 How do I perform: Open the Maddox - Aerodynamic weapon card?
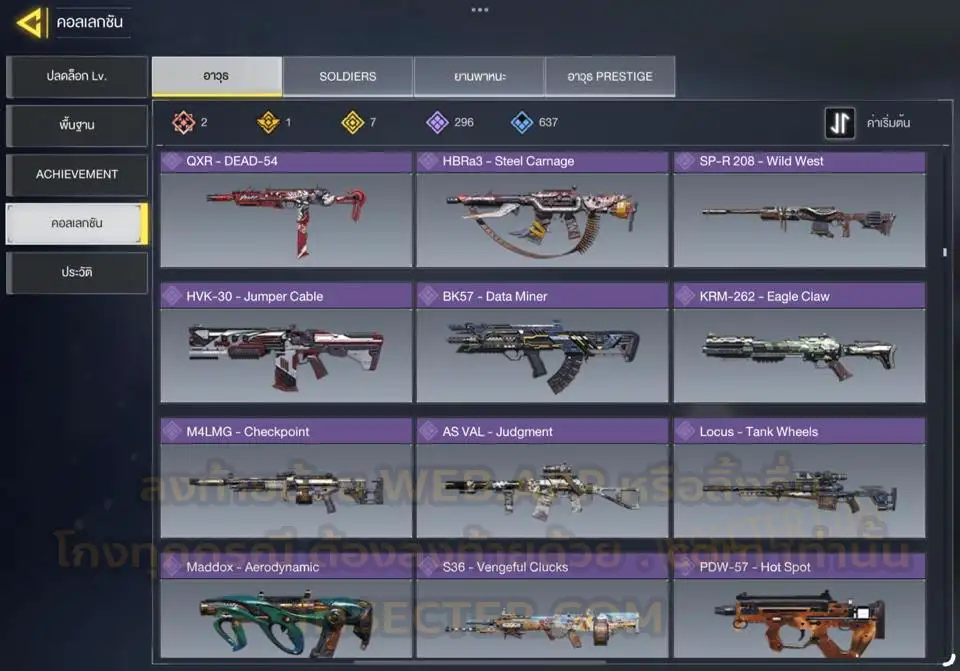(x=286, y=608)
